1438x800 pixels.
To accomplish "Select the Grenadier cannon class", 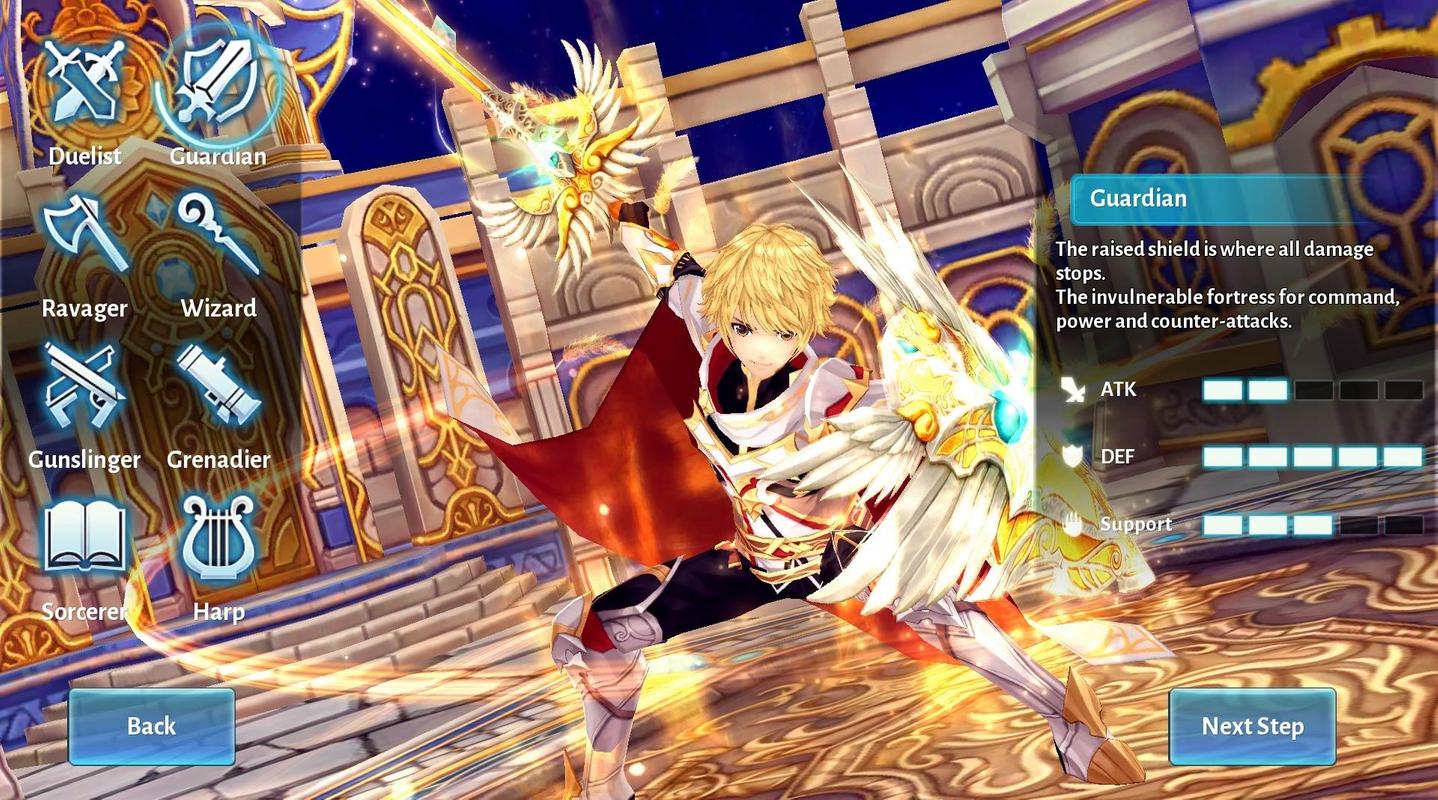I will pos(218,388).
